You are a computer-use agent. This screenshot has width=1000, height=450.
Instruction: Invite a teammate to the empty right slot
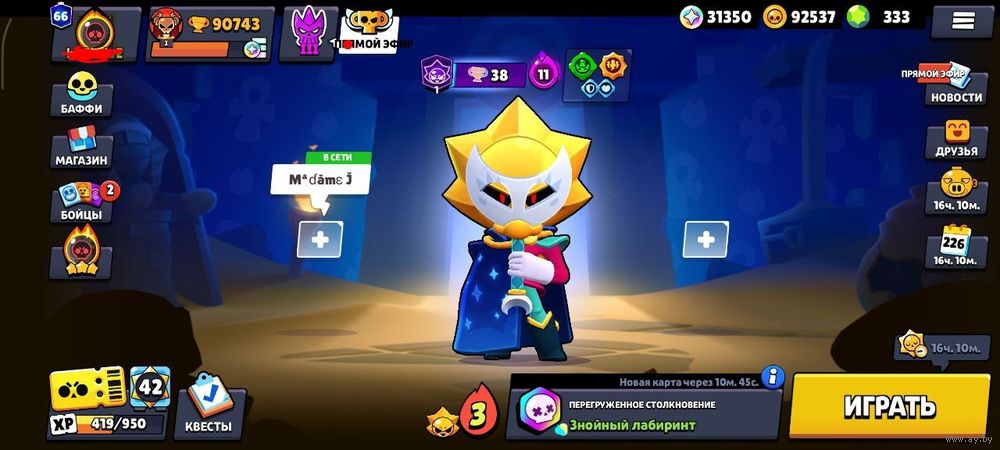[x=705, y=239]
